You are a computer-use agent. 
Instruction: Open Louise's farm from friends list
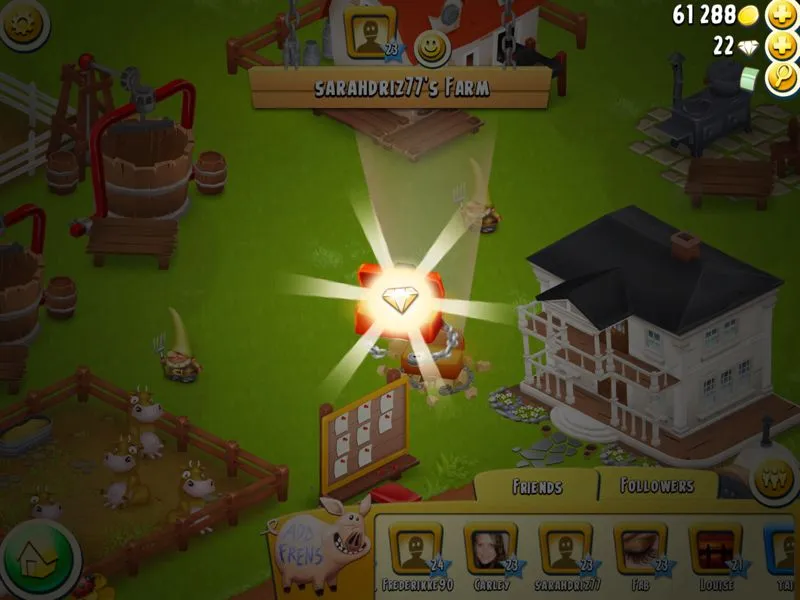[715, 551]
